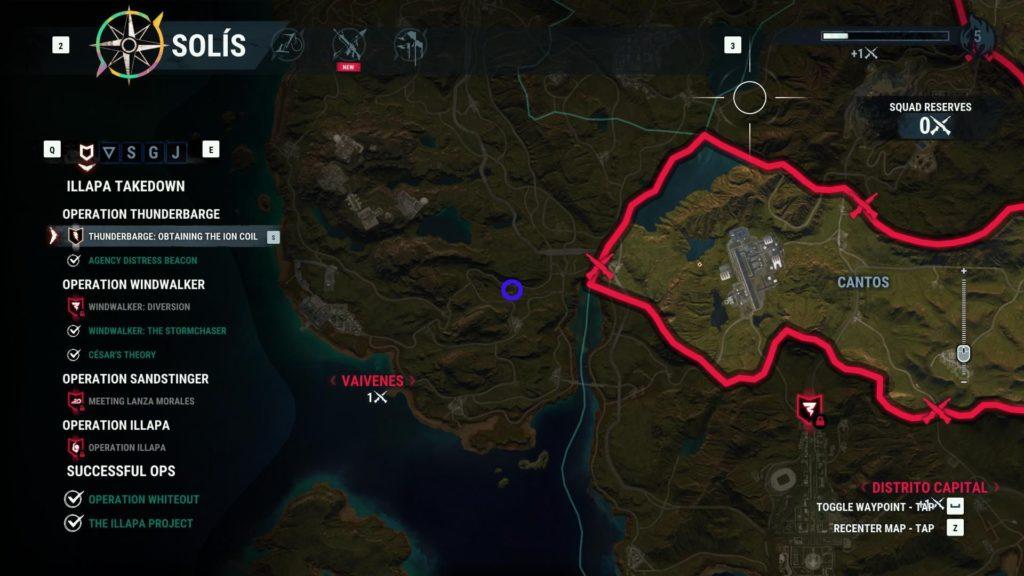Choose the Windwalker: Diversion mission

pyautogui.click(x=138, y=307)
